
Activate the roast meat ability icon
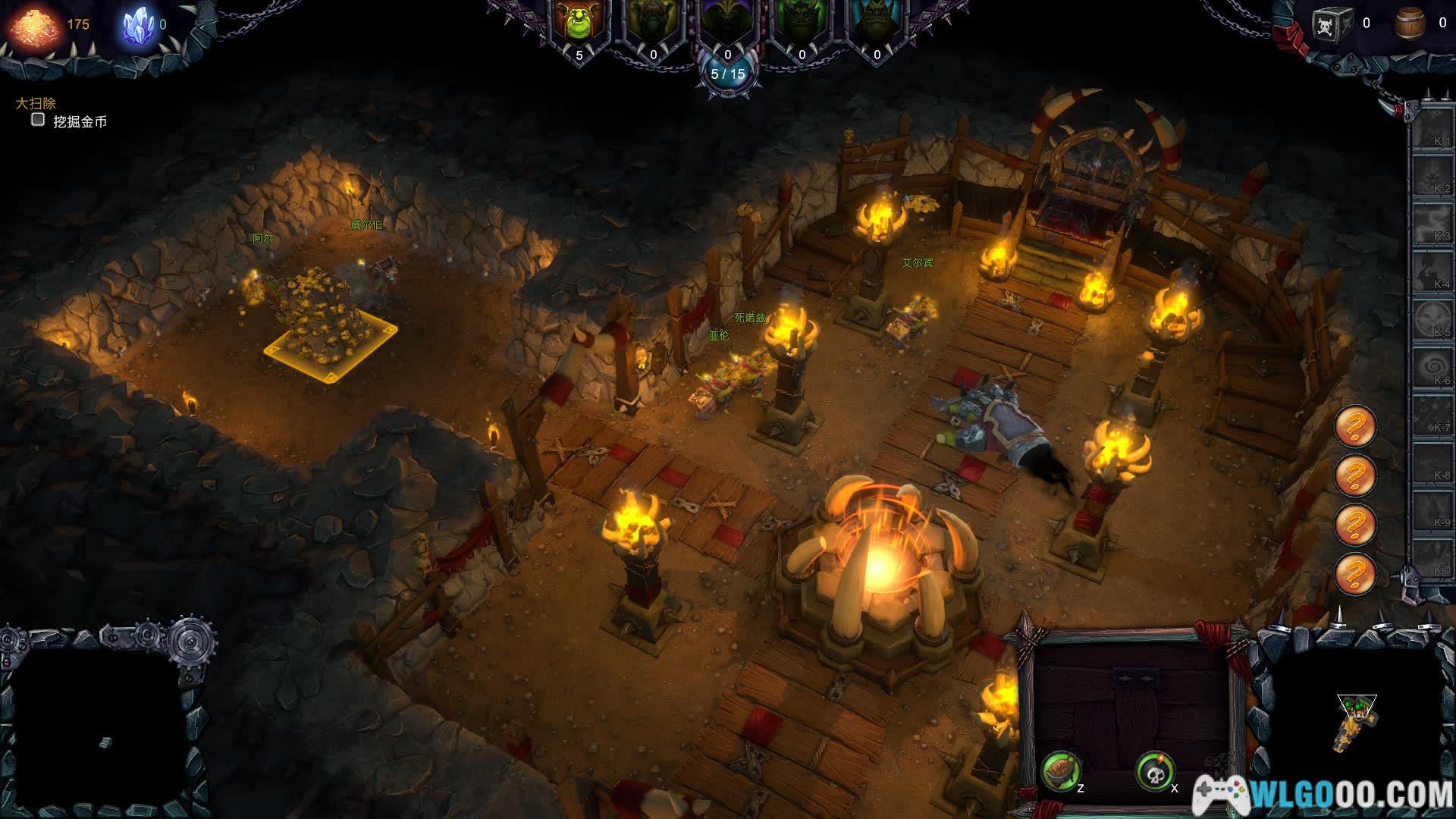coord(1061,771)
